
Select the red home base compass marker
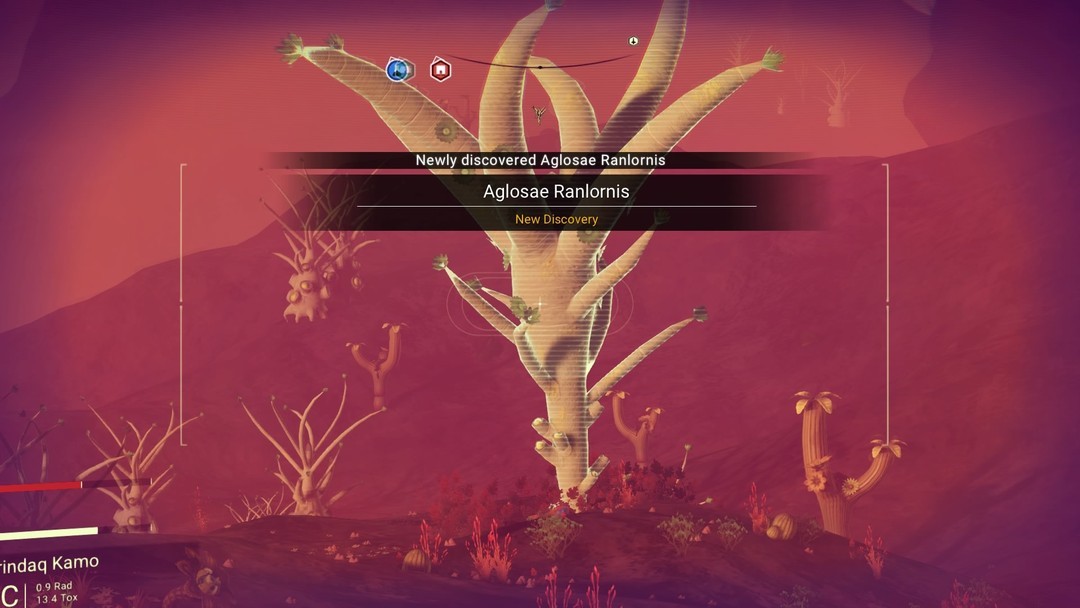click(x=440, y=70)
